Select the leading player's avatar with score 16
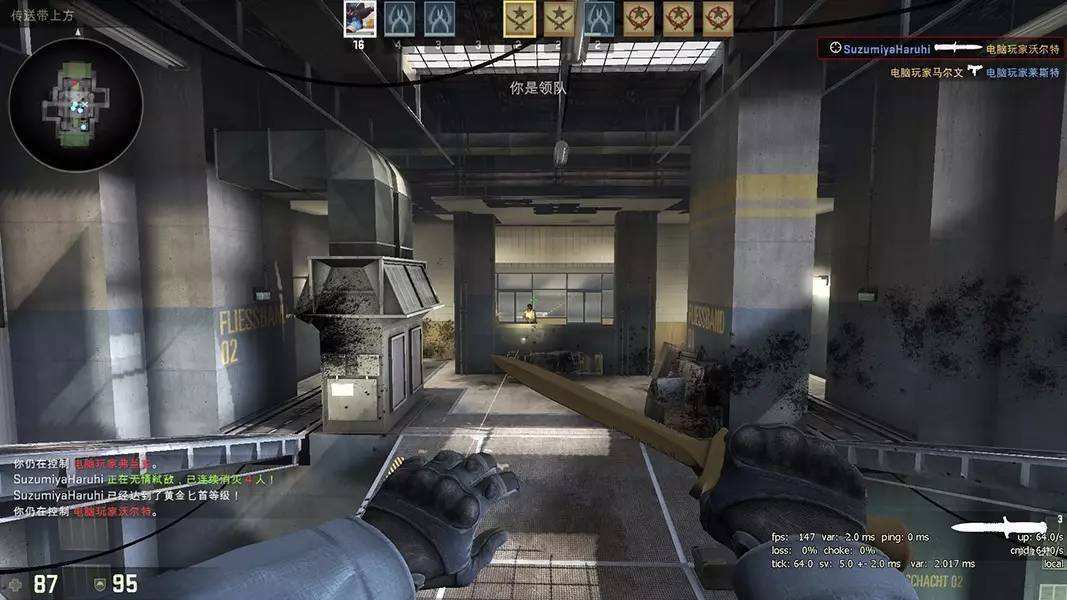The height and width of the screenshot is (600, 1067). click(359, 19)
